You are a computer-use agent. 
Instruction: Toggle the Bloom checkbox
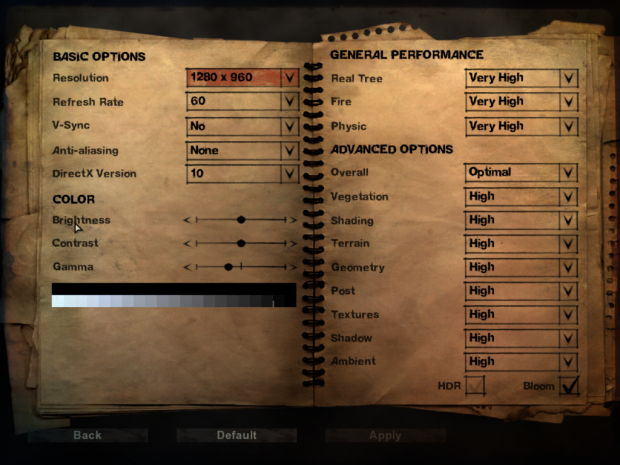pos(569,385)
